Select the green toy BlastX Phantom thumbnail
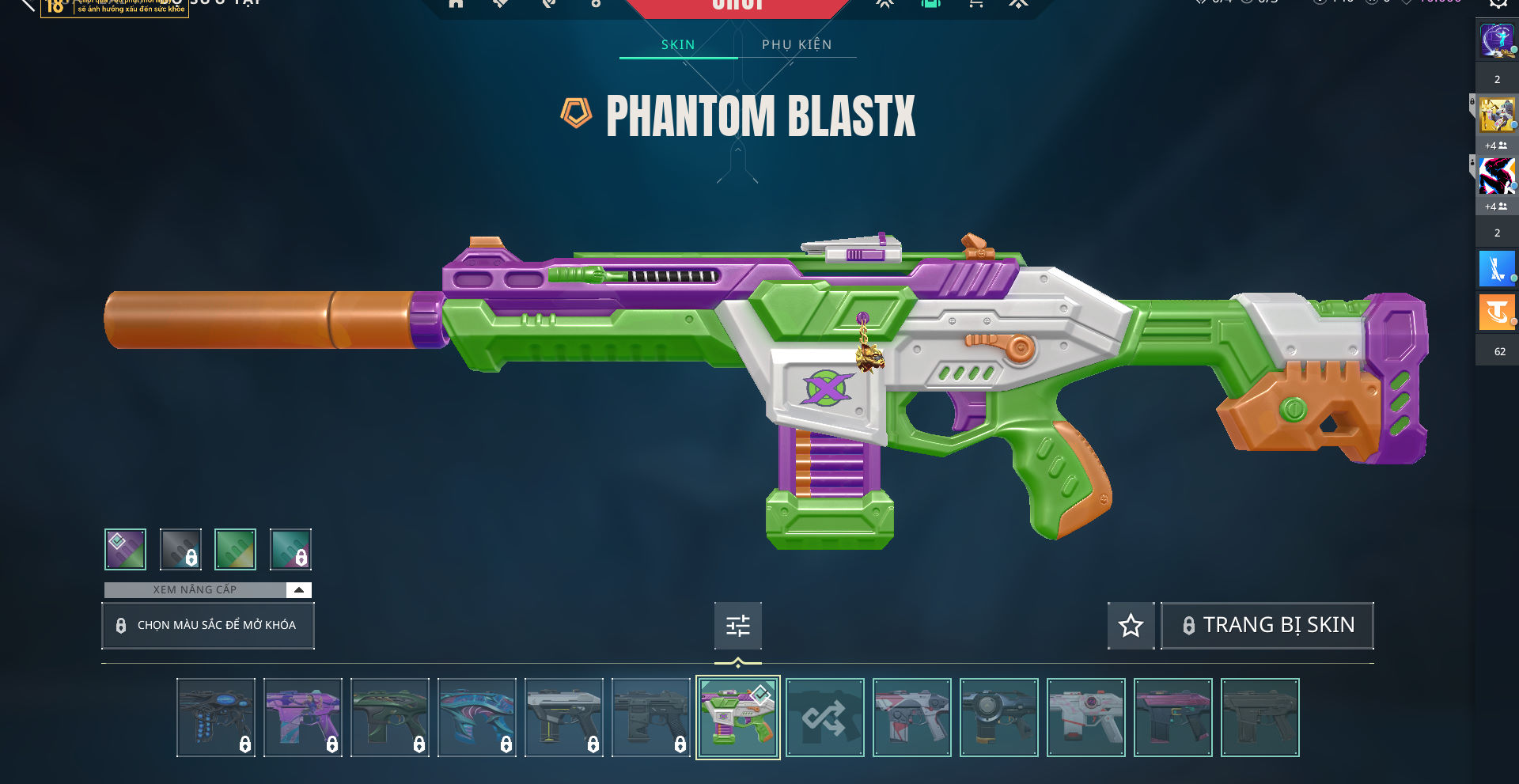 [x=737, y=718]
